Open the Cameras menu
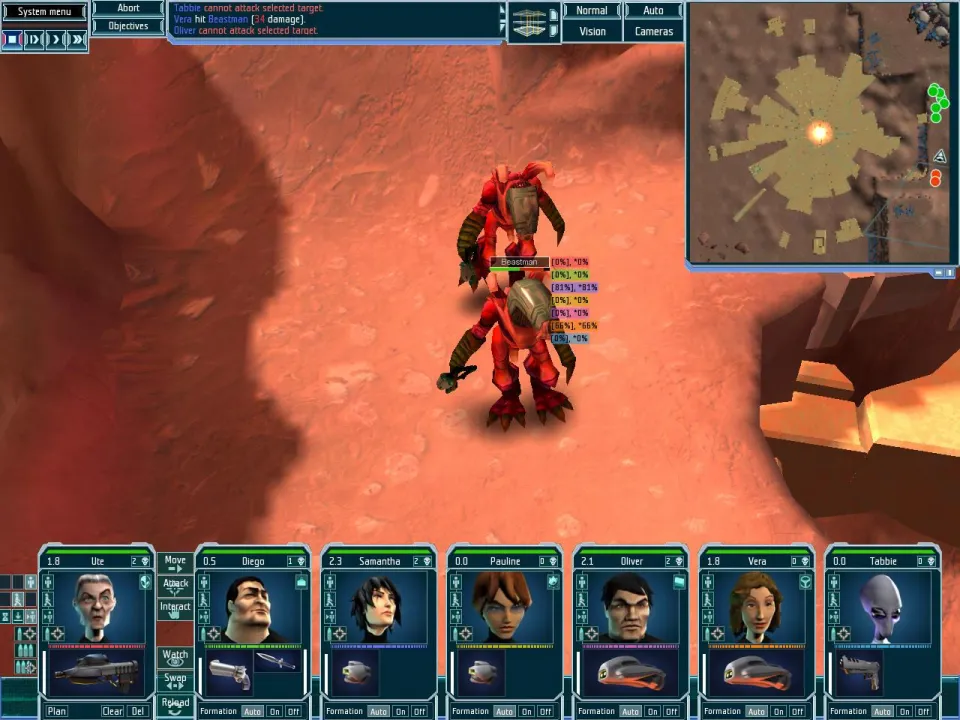 pos(653,31)
